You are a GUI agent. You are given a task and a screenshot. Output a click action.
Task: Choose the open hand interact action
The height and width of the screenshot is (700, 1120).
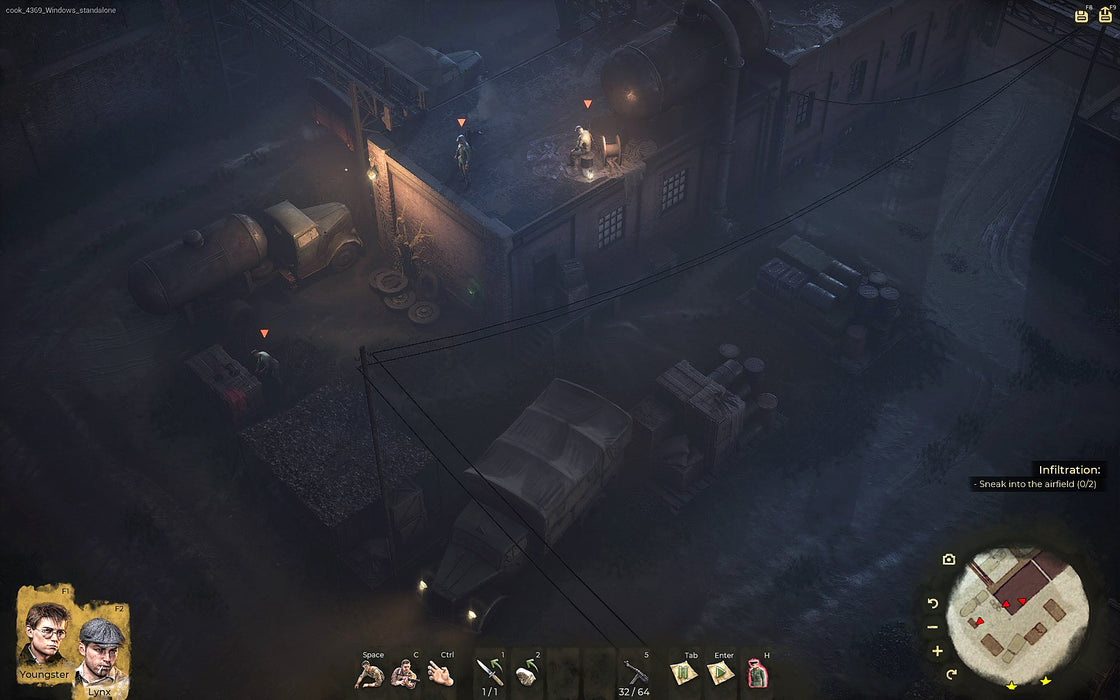pos(441,675)
